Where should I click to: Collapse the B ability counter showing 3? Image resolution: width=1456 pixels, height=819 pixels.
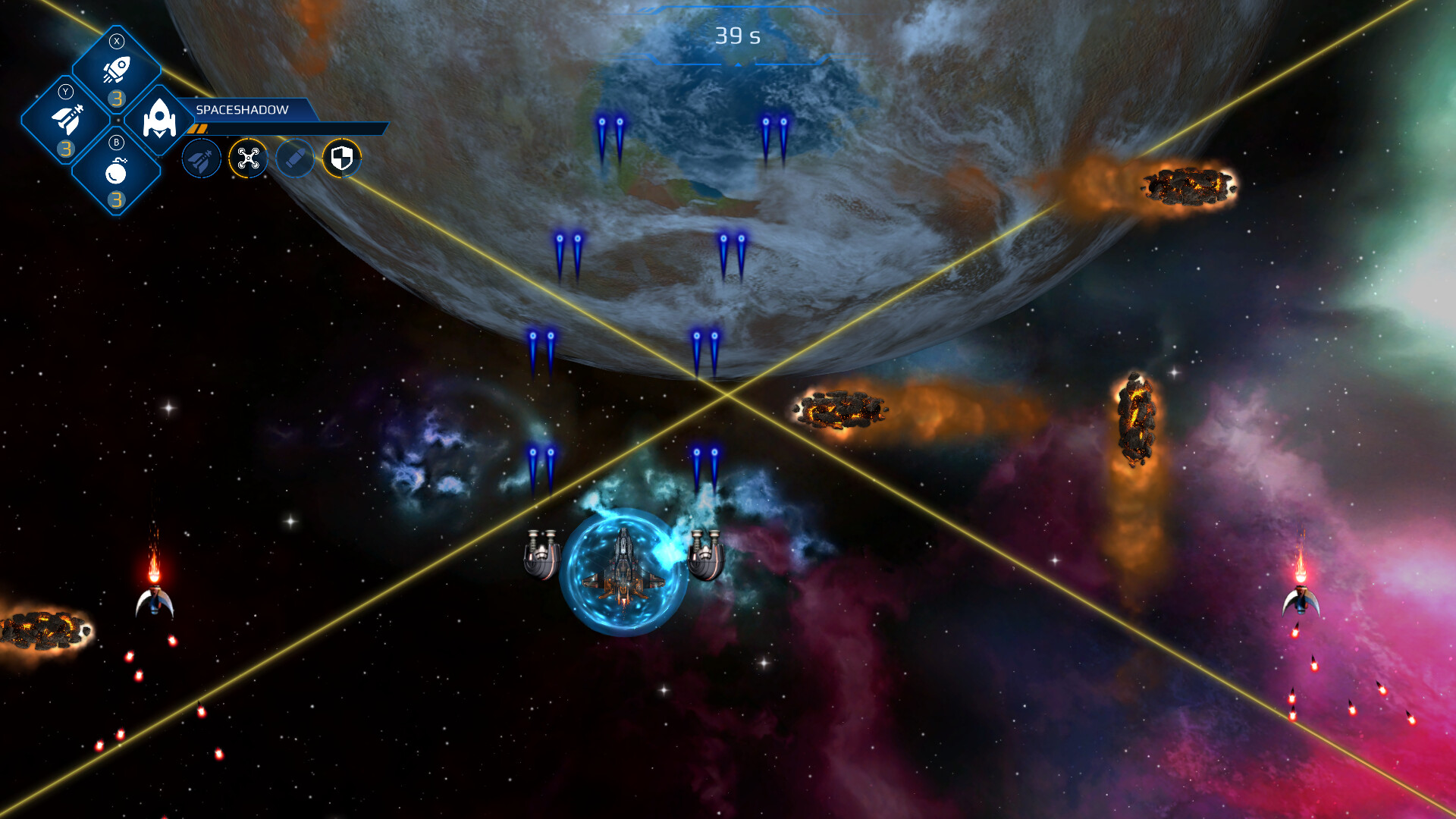(x=116, y=199)
